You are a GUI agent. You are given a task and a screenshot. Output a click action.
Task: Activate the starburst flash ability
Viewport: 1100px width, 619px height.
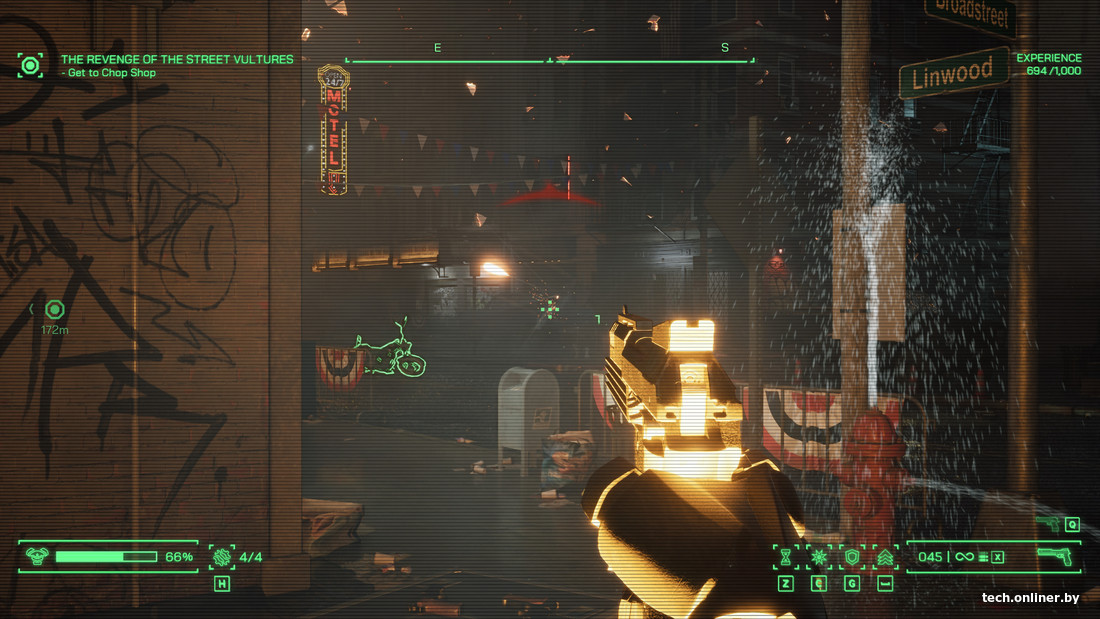pyautogui.click(x=819, y=556)
